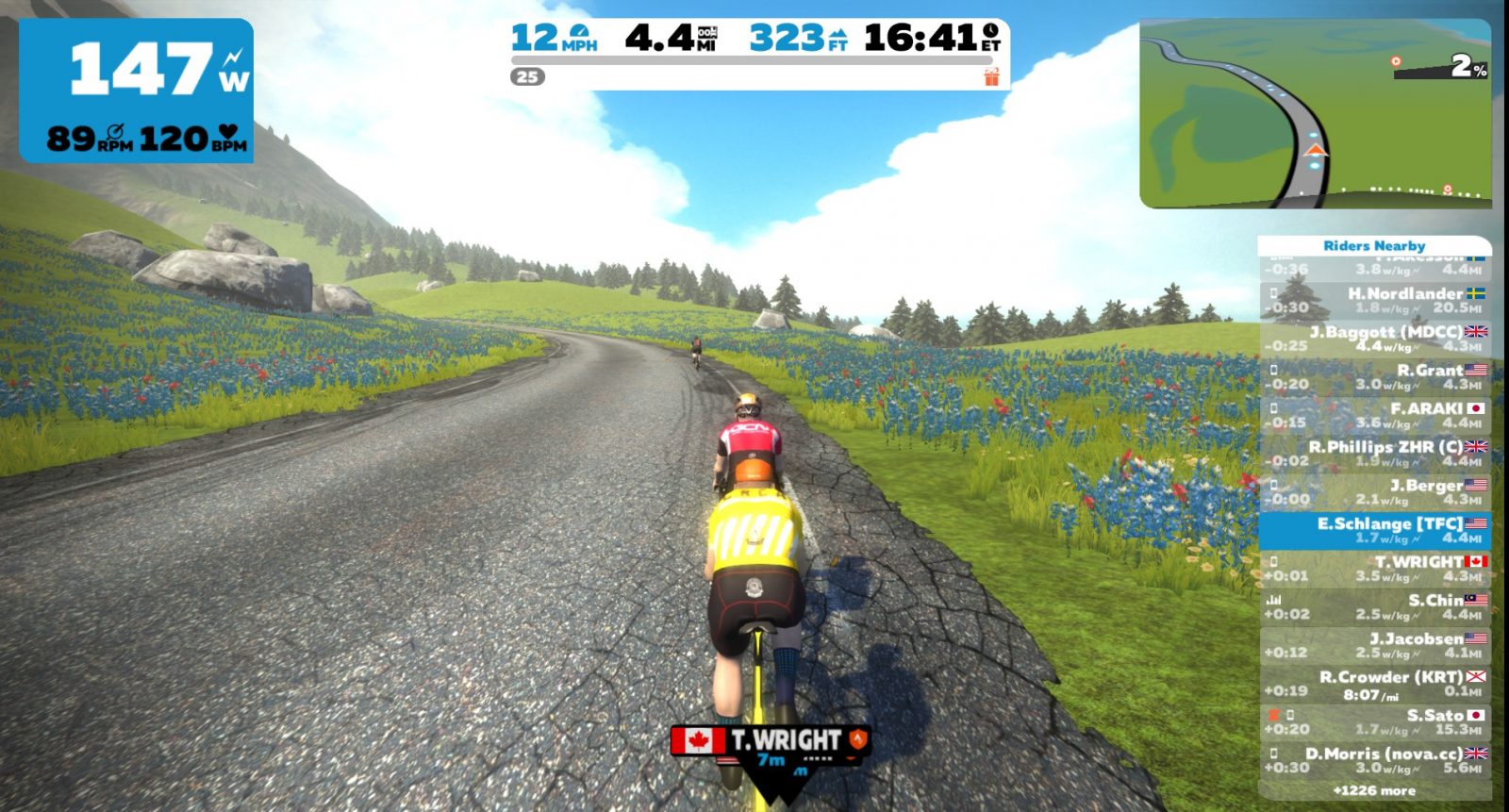Viewport: 1509px width, 812px height.
Task: Choose D.Morris (nova.cc) rider row
Action: (x=1375, y=760)
